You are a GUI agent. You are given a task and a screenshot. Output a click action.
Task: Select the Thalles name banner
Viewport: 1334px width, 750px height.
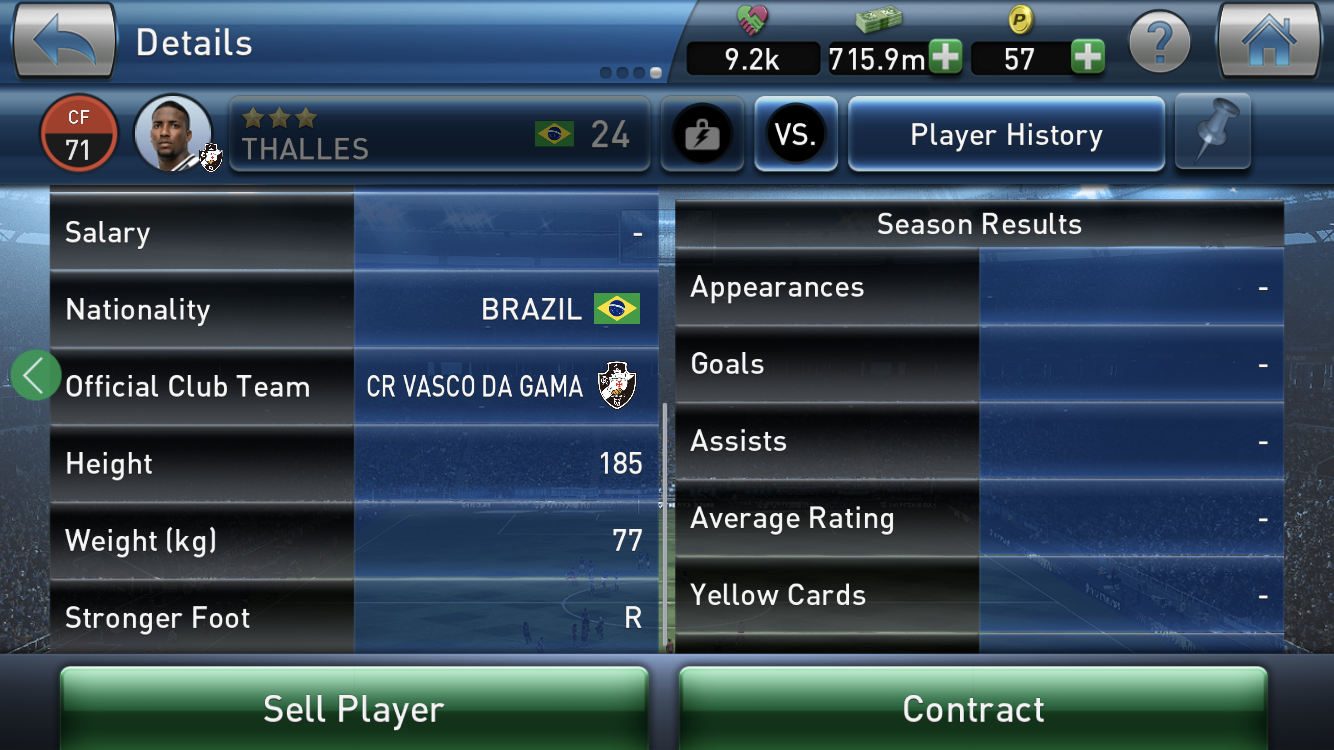(x=439, y=135)
